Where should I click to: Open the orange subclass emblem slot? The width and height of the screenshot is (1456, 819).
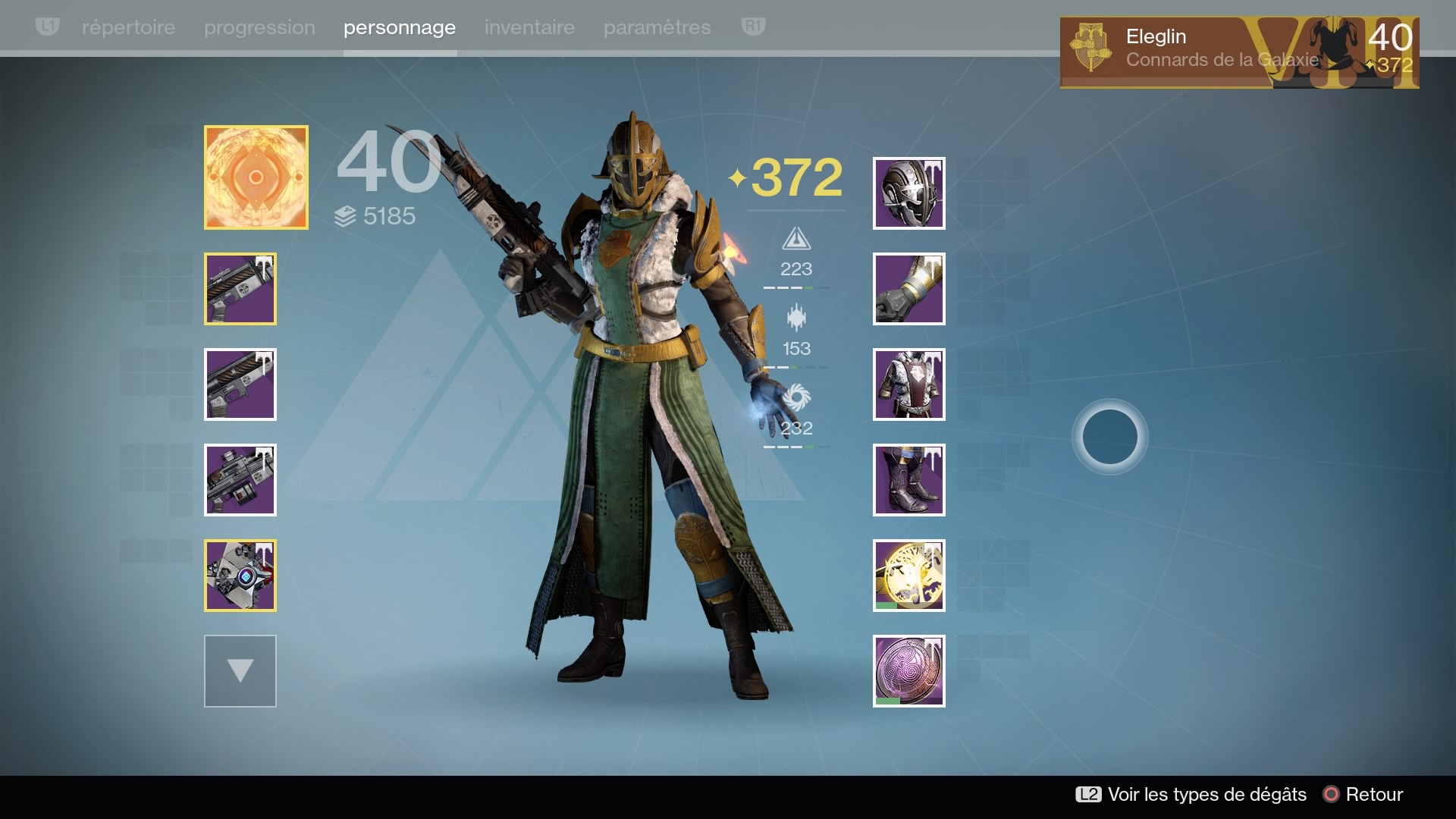[256, 177]
